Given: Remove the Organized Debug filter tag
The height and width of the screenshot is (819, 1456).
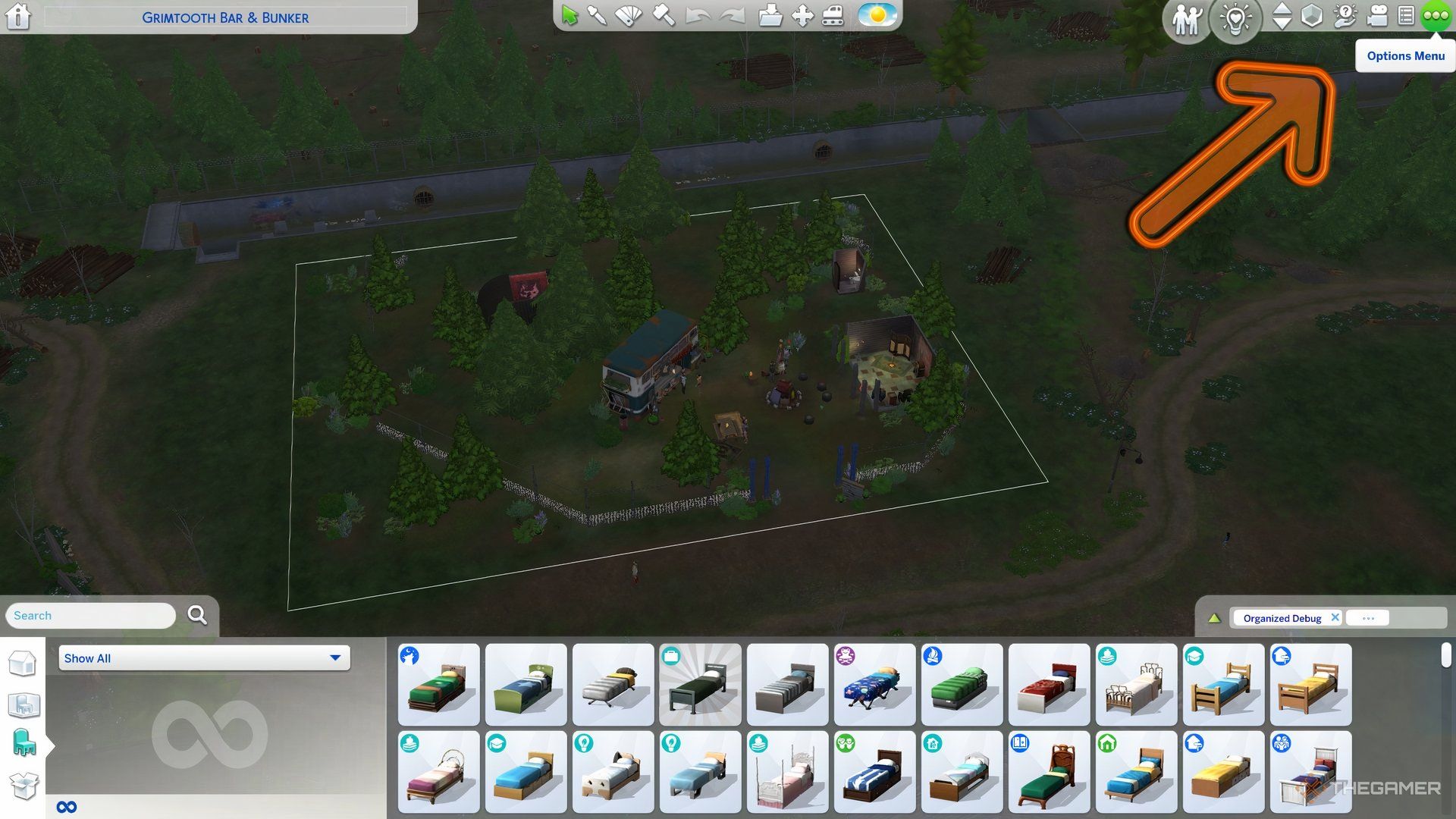Looking at the screenshot, I should pos(1335,617).
